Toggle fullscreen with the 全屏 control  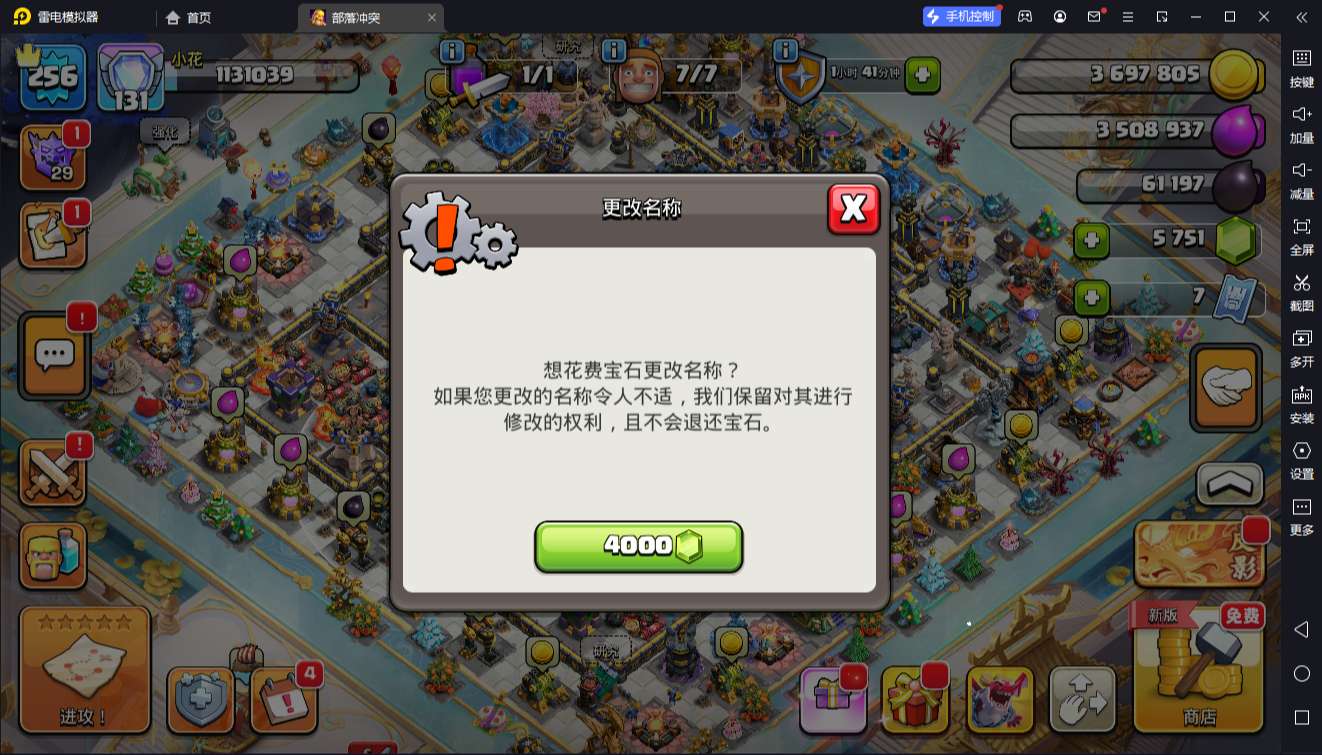point(1302,238)
